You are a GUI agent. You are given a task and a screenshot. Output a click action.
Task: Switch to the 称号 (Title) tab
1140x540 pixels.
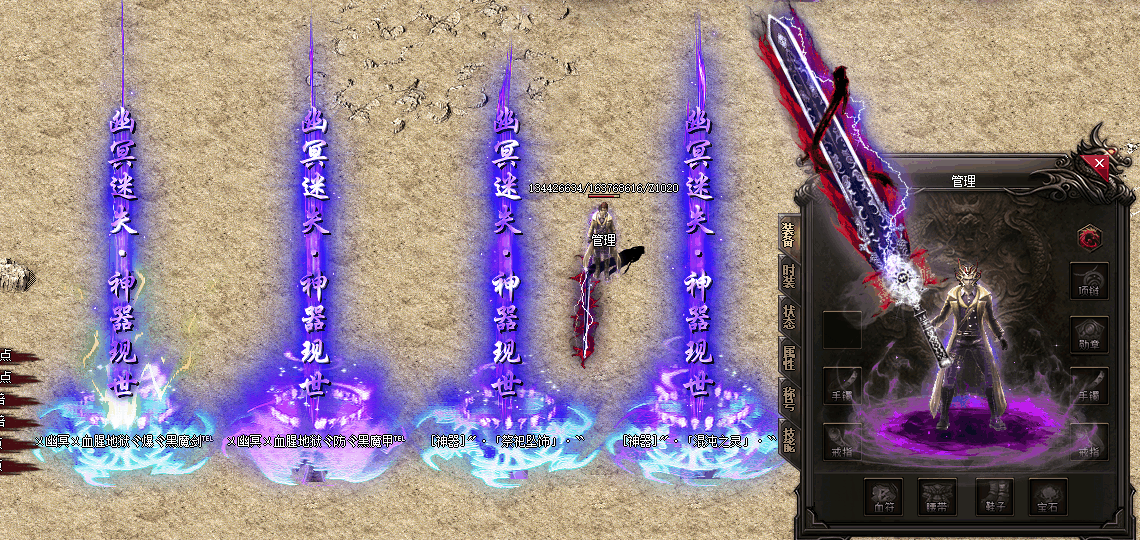[x=788, y=397]
